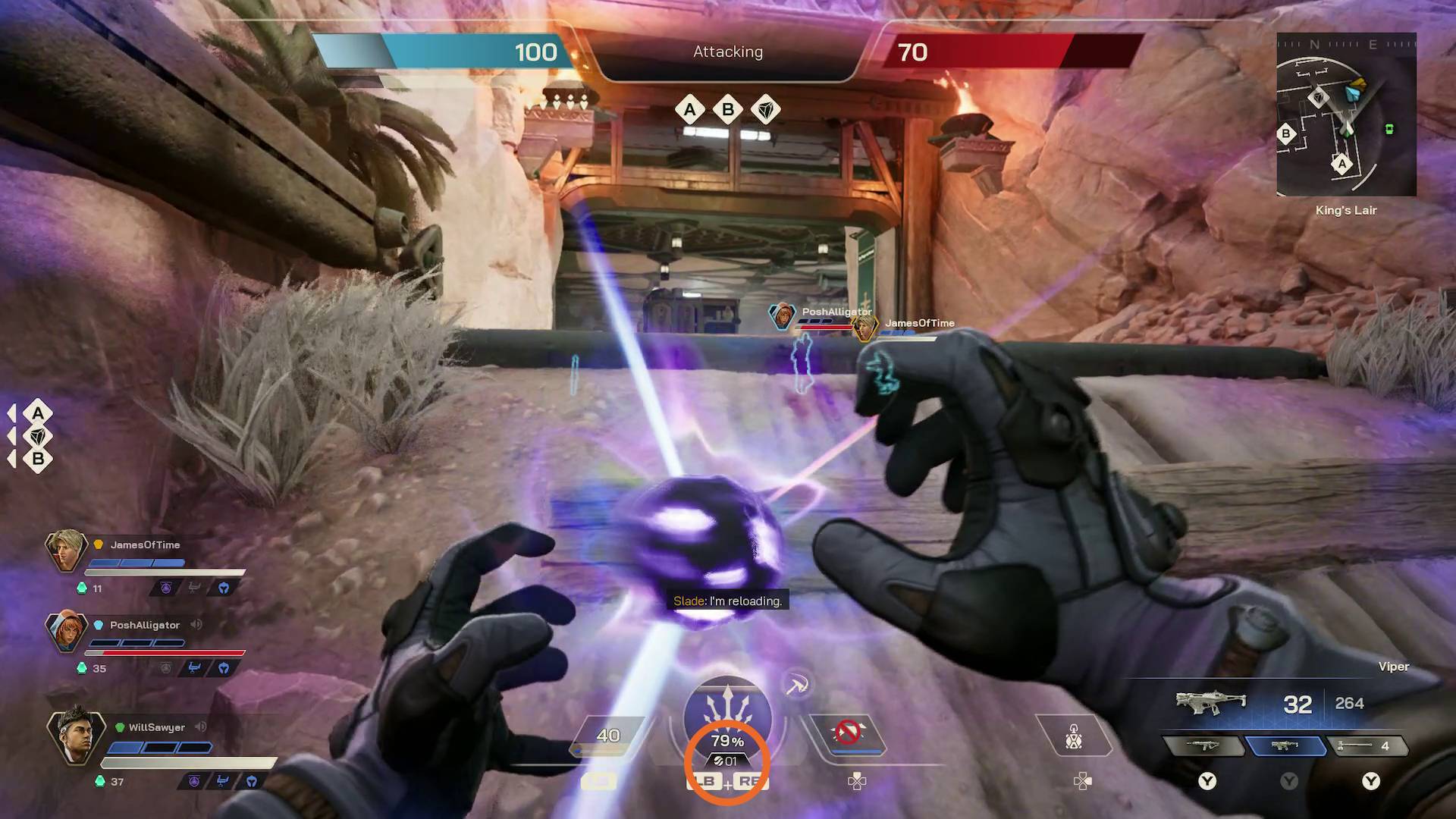Click PoshAlligator's hook ability icon

coord(193,667)
